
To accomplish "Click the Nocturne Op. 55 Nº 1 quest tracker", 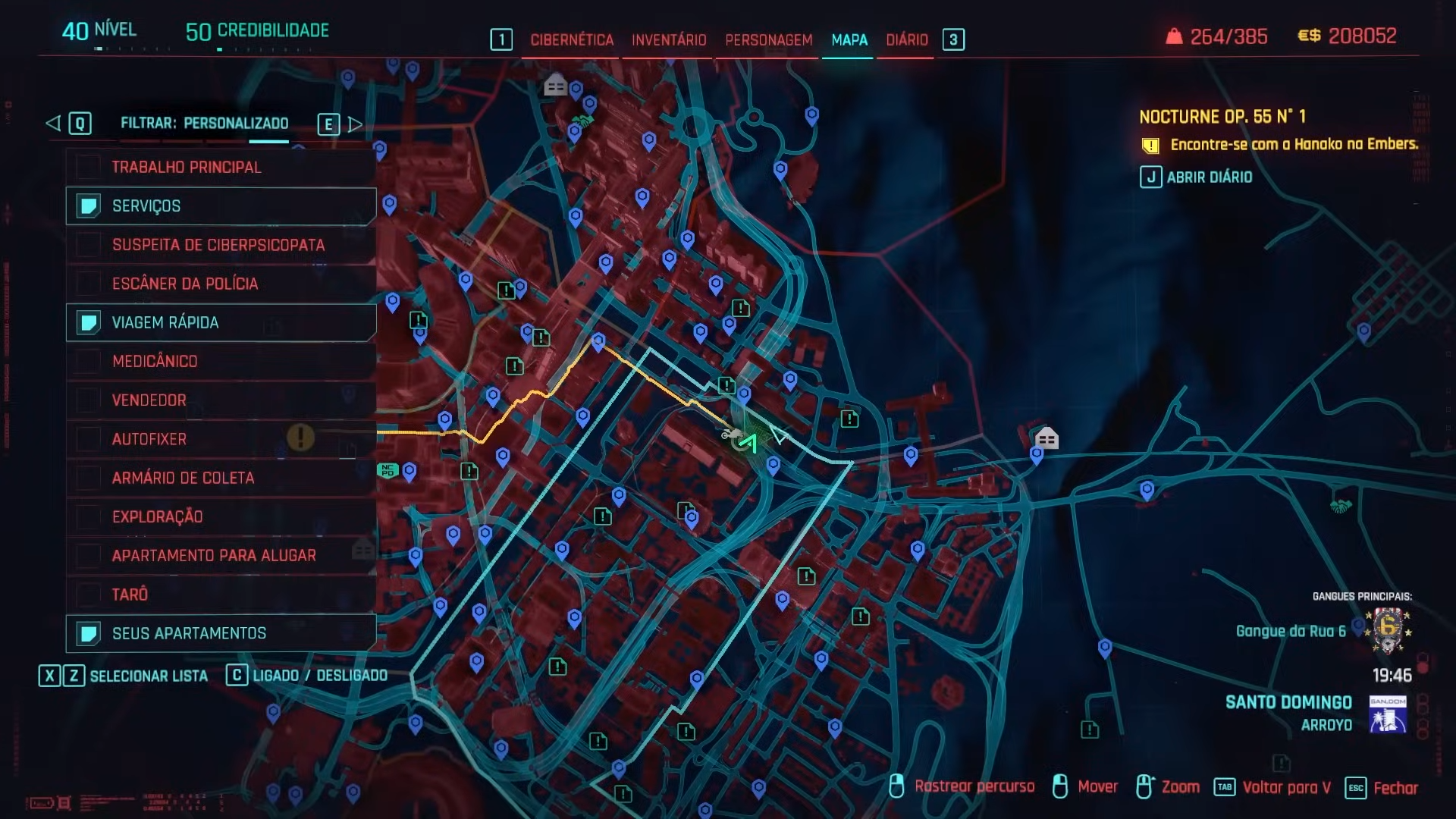I will [1222, 117].
